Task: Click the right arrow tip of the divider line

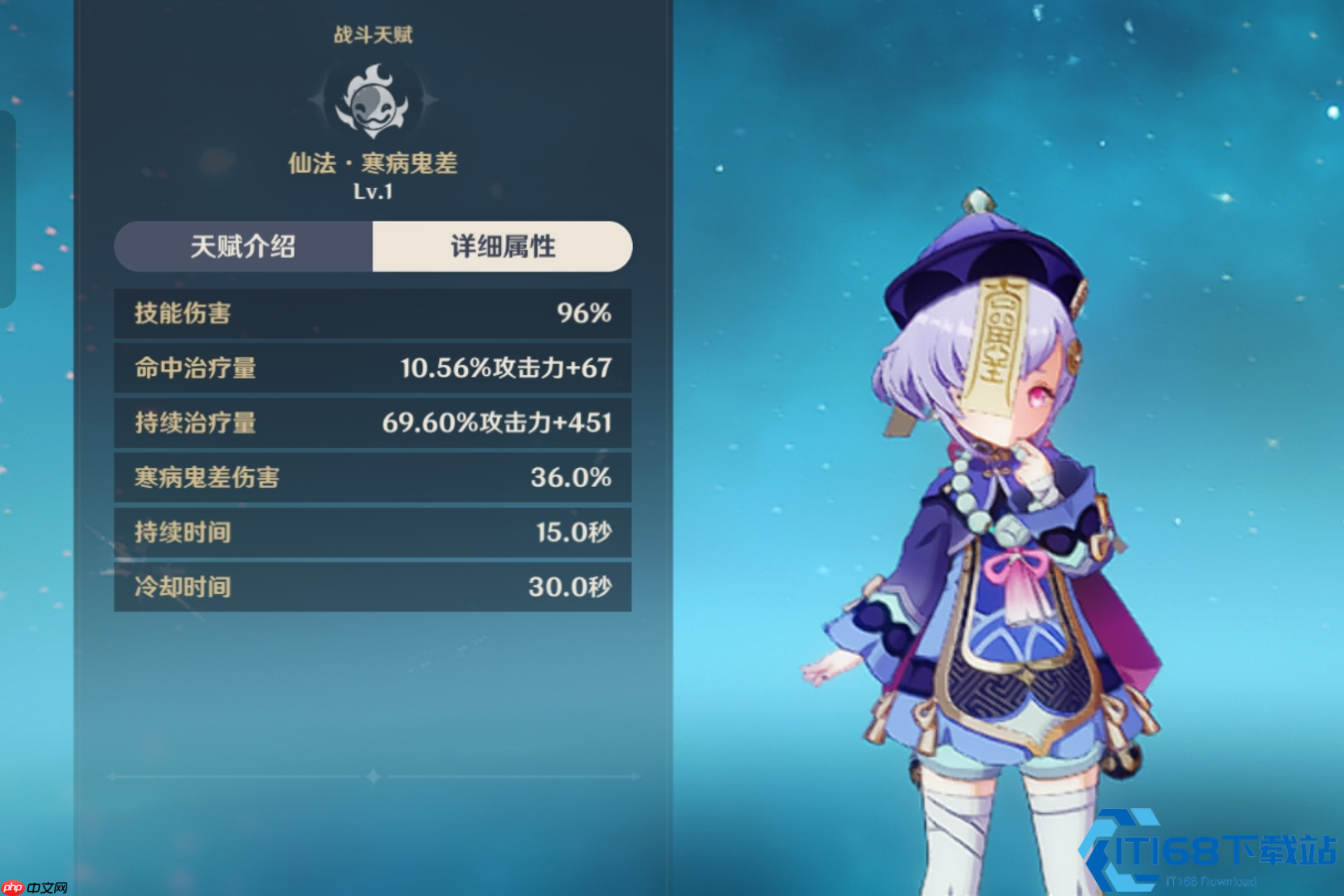Action: coord(632,777)
